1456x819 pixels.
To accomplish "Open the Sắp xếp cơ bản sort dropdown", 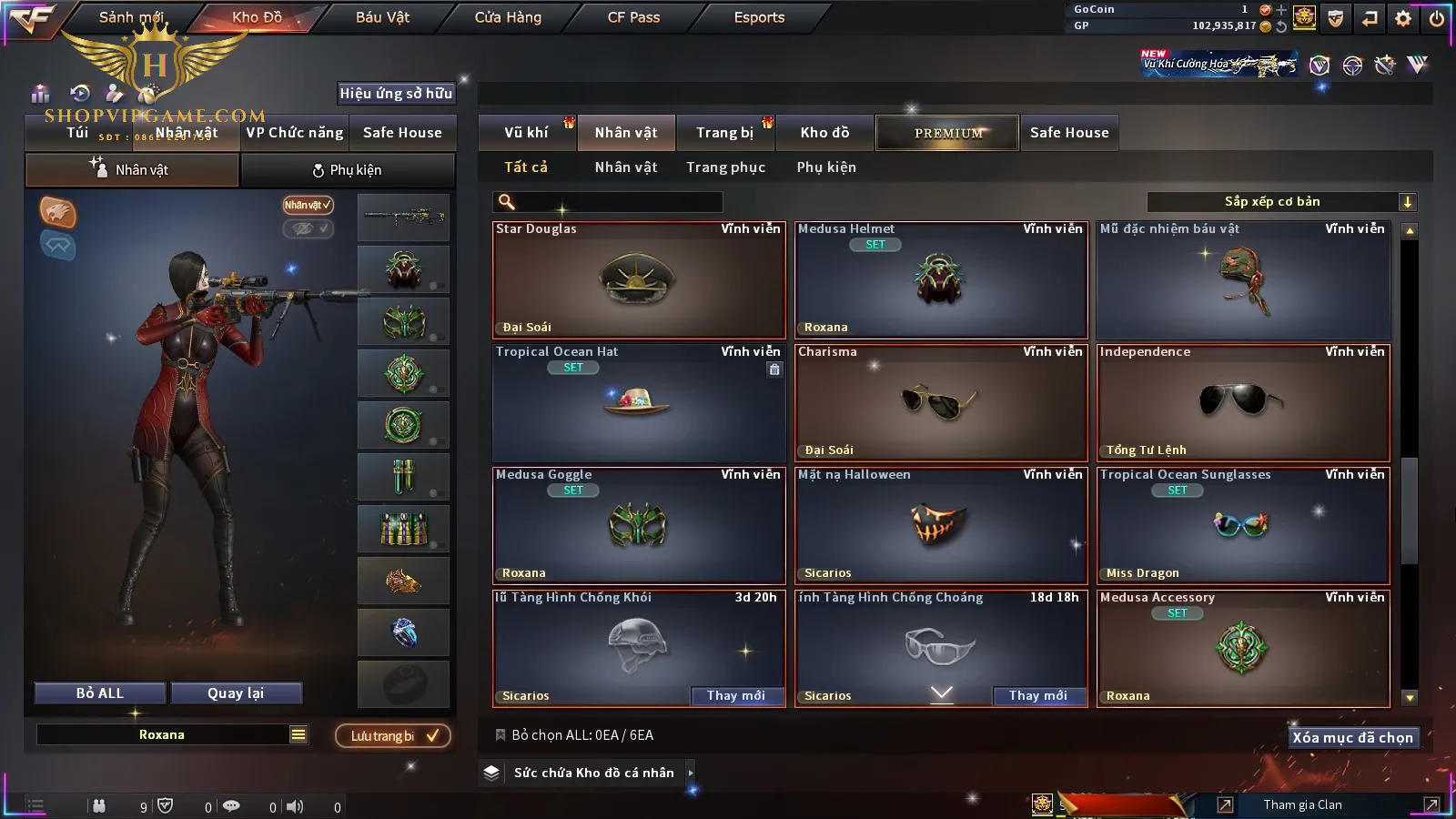I will (1281, 202).
